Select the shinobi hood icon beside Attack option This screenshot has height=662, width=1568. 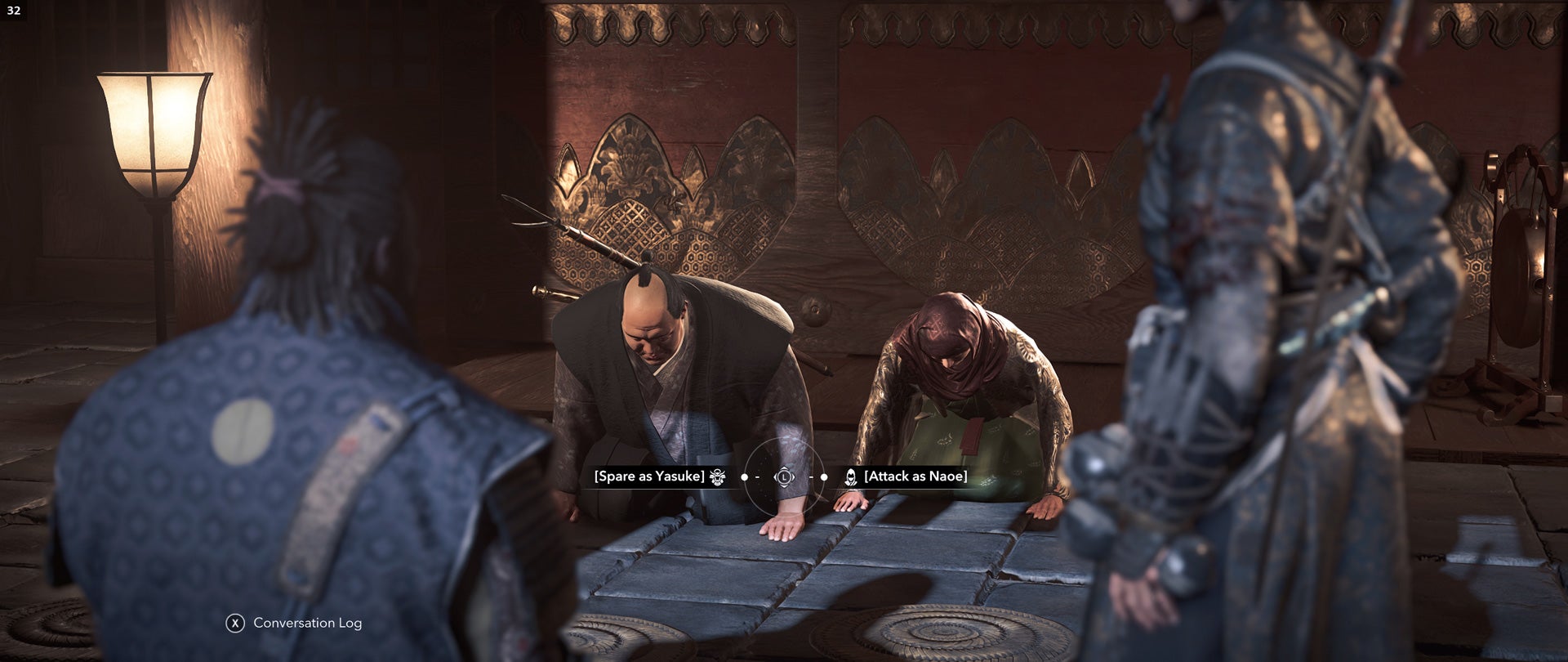coord(851,478)
